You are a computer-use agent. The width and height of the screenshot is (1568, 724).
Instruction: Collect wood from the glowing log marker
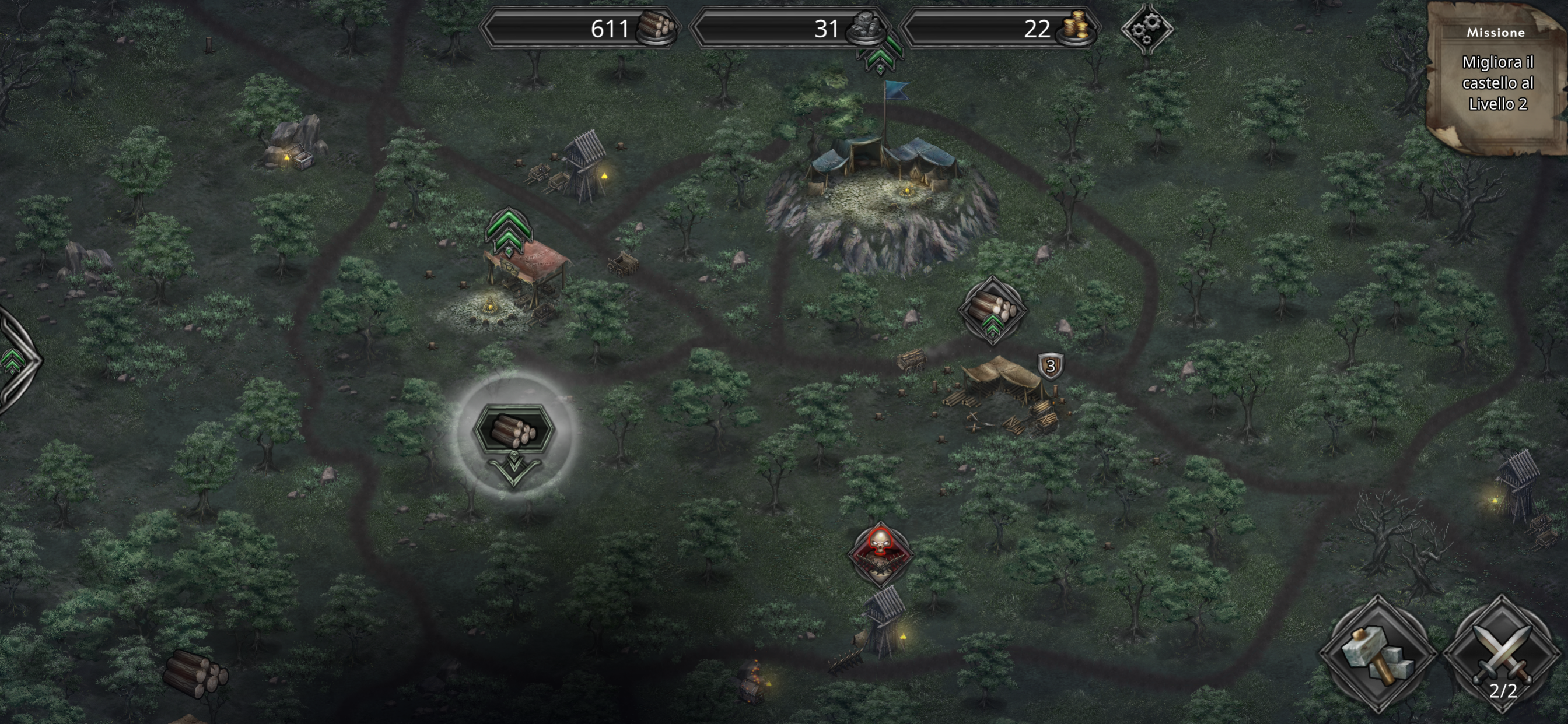point(514,431)
